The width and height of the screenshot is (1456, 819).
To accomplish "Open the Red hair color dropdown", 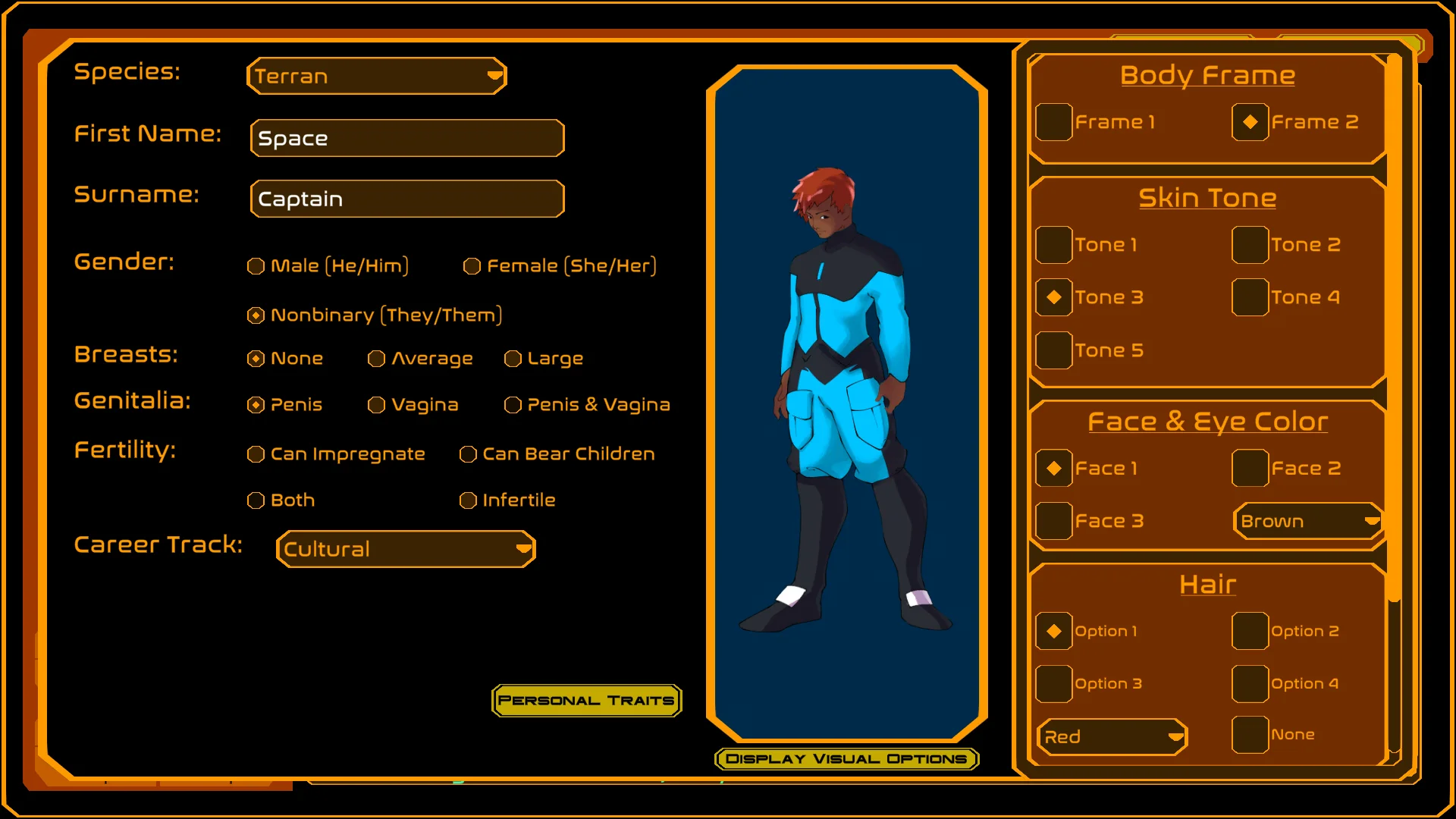I will point(1112,737).
